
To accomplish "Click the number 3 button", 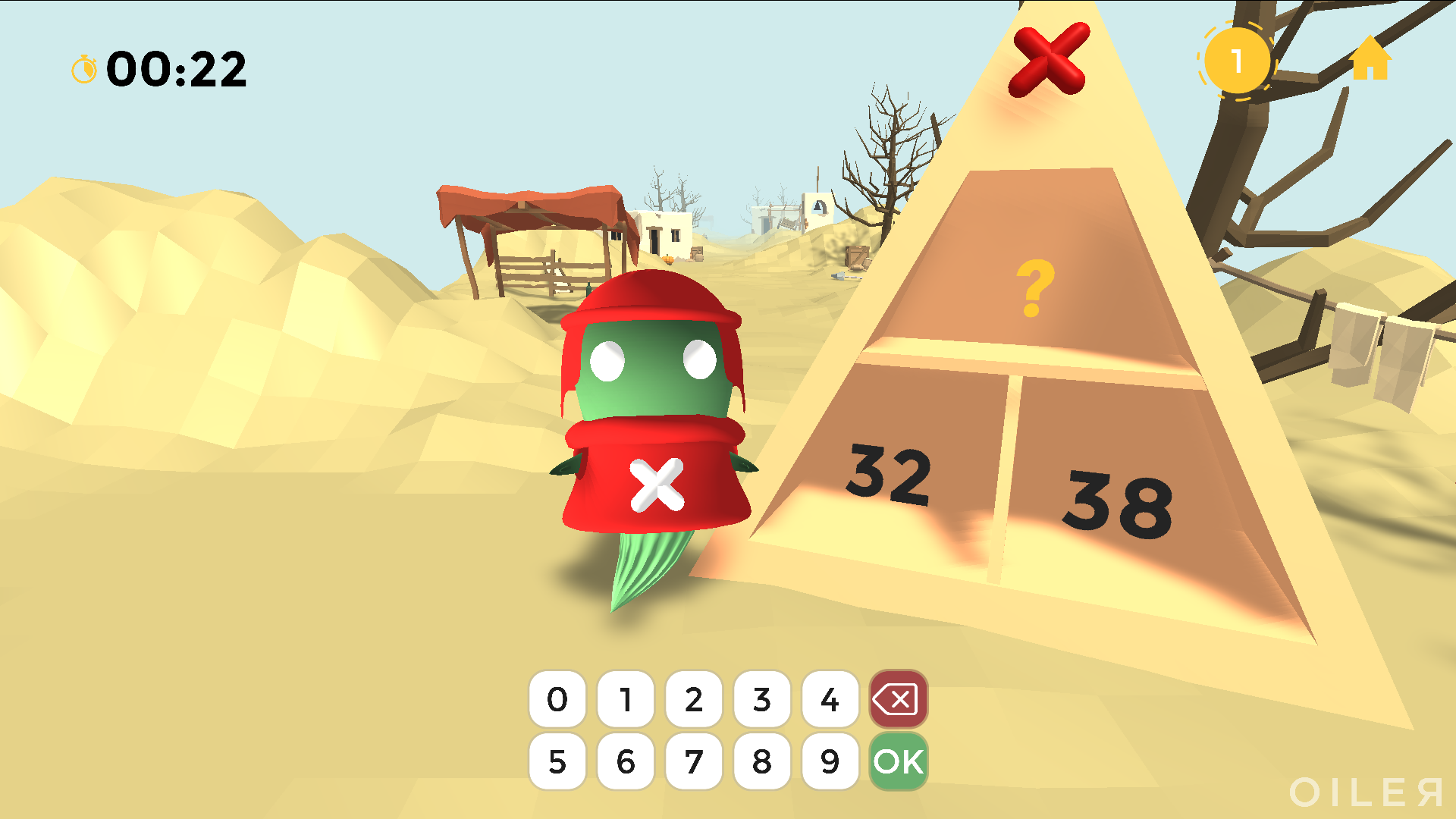I will tap(762, 699).
